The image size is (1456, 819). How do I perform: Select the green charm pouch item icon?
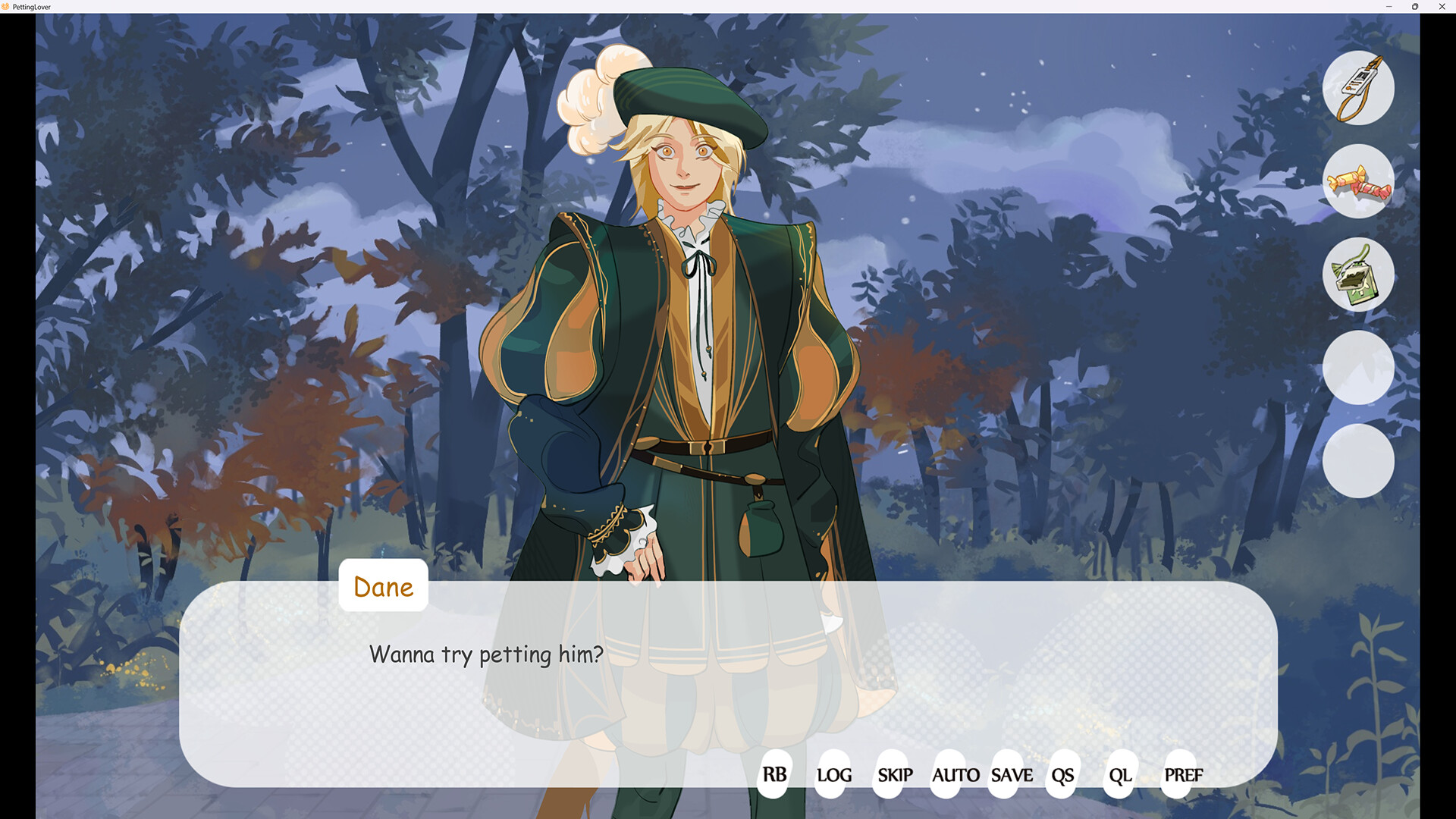(1358, 275)
